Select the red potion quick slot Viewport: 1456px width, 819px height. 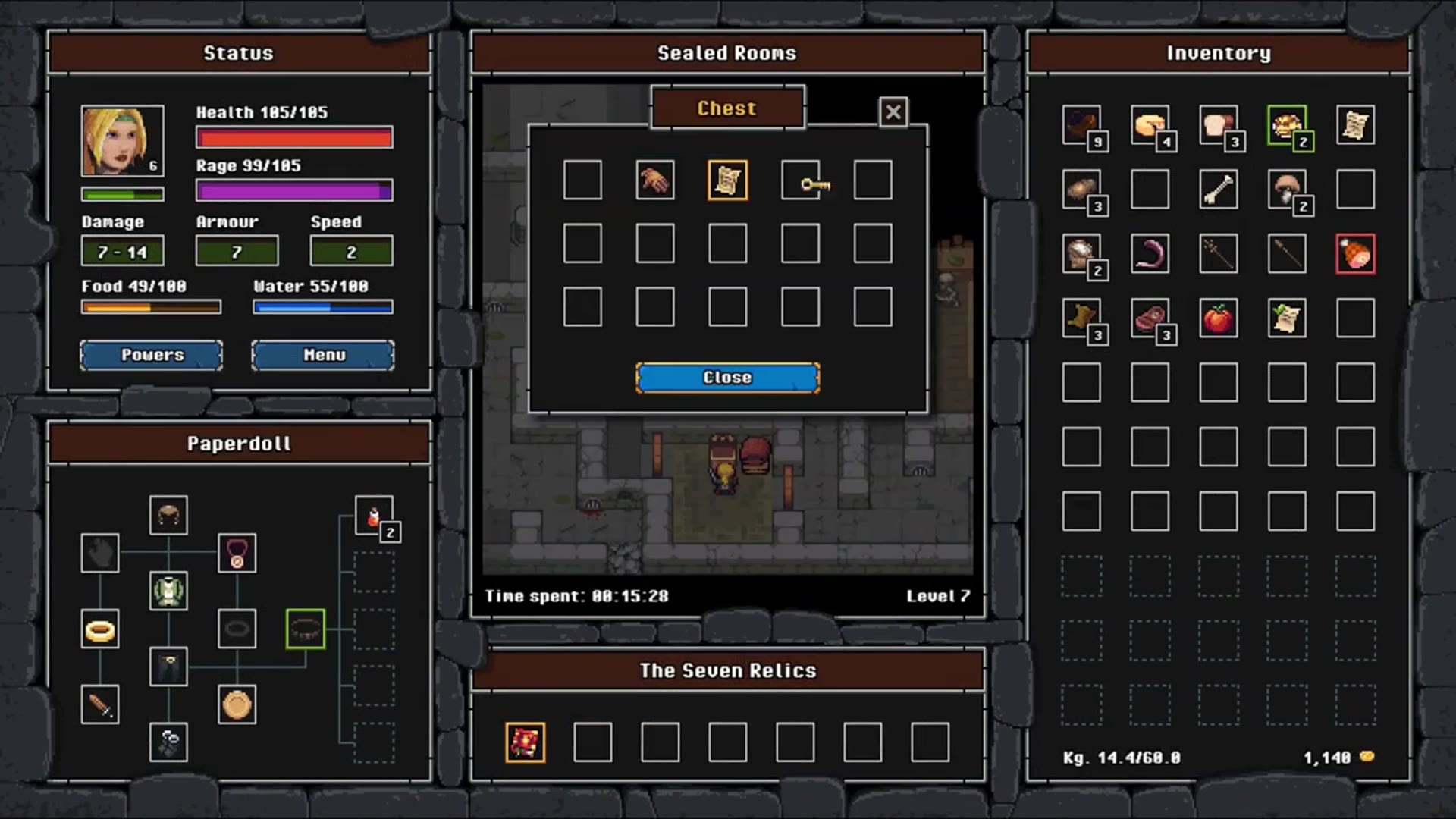tap(374, 516)
